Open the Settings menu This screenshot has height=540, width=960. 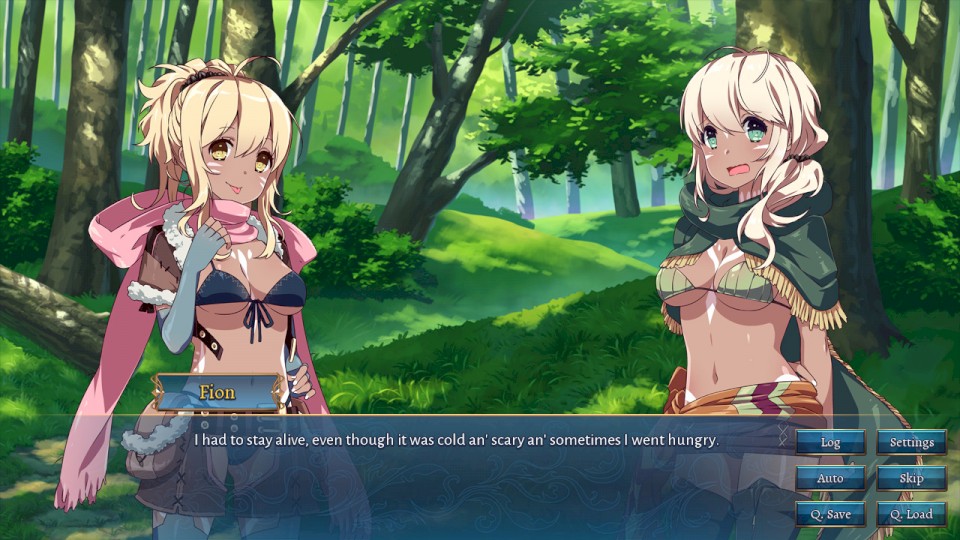(911, 442)
